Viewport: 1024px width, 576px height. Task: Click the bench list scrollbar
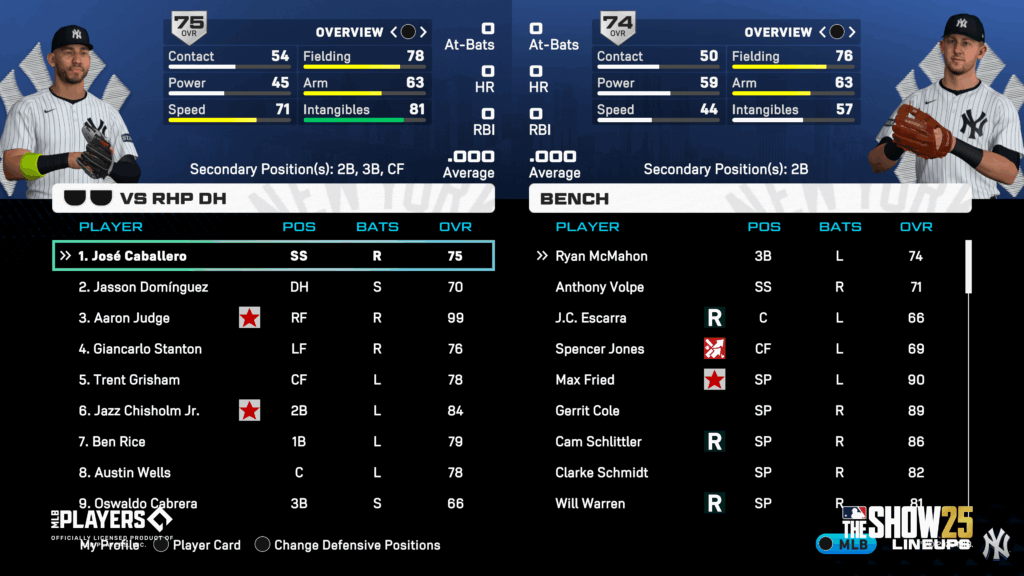(967, 267)
